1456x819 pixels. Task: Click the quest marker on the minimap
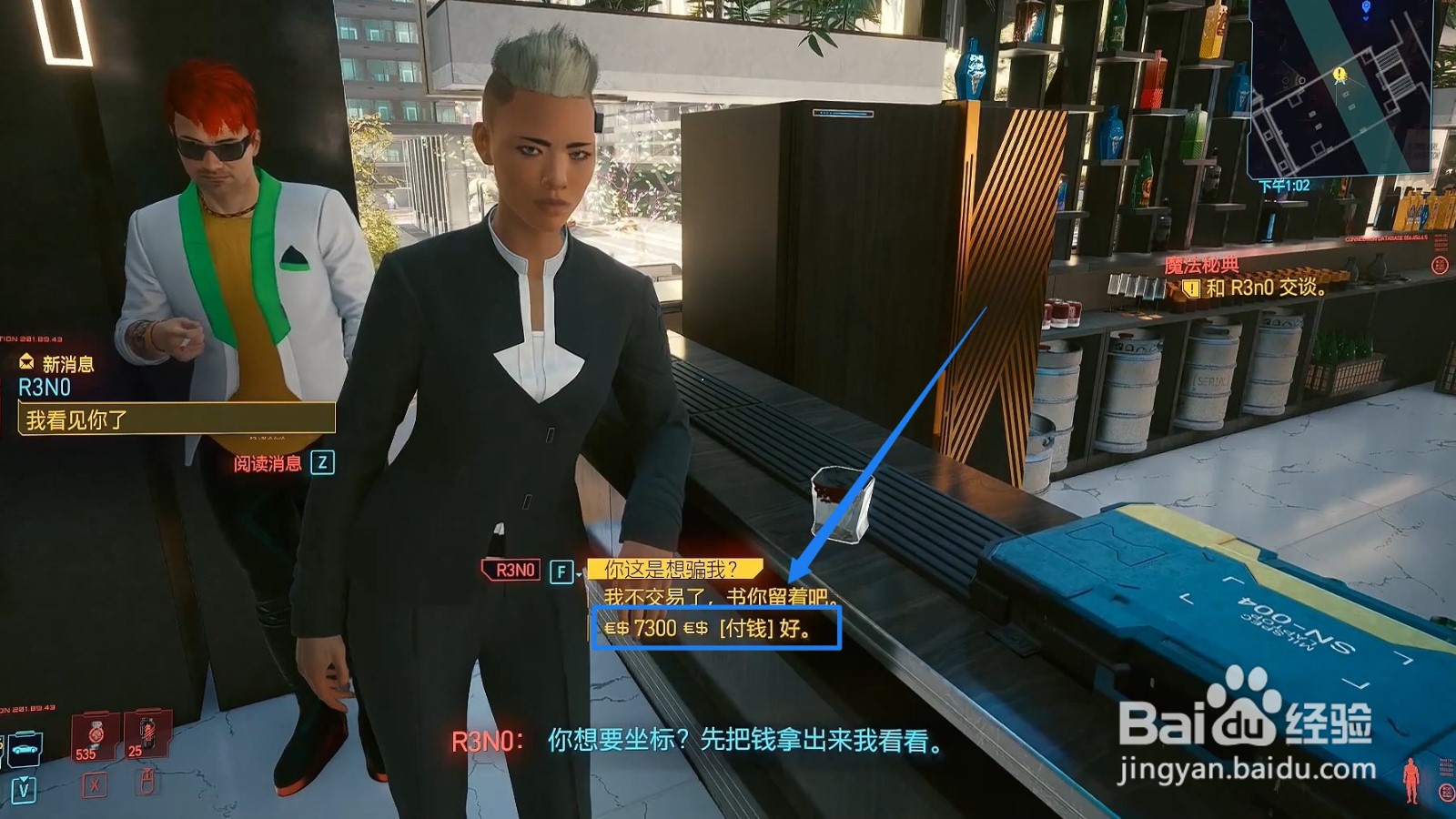(x=1340, y=76)
